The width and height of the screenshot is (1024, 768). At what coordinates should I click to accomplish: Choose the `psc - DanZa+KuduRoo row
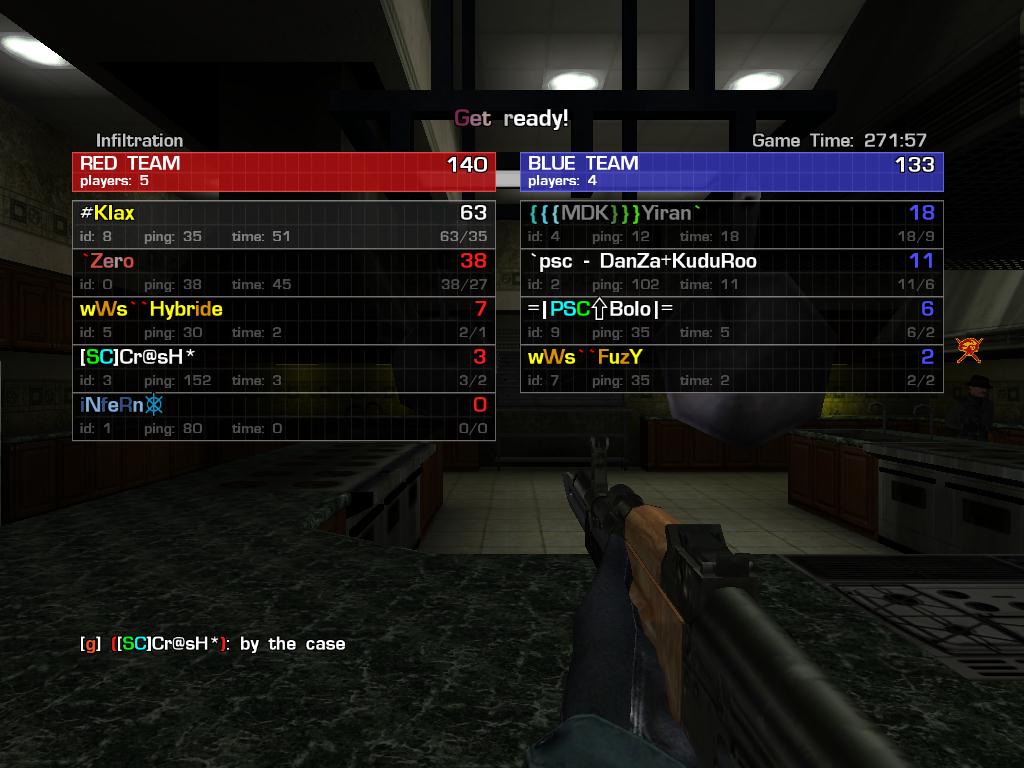(731, 272)
